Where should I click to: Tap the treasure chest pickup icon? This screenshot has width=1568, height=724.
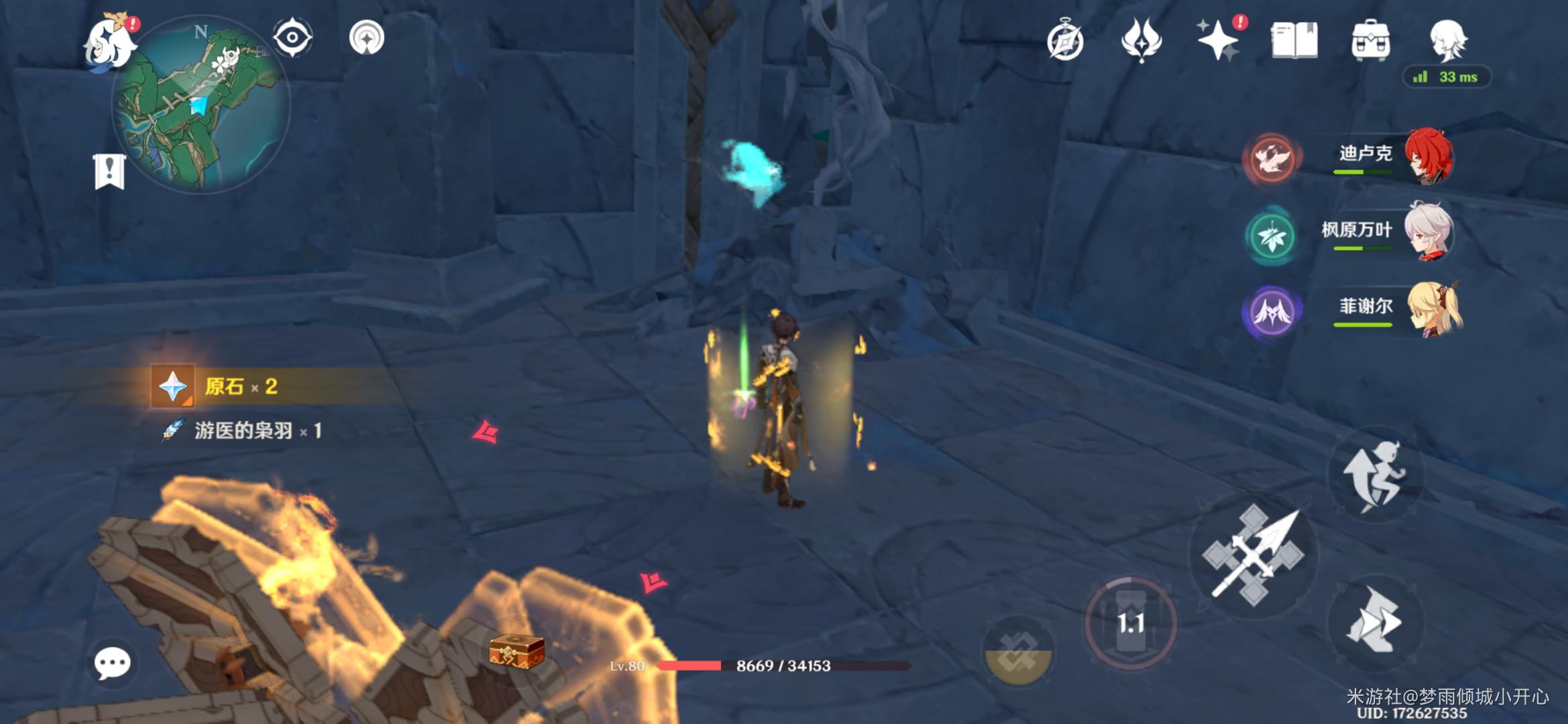(516, 650)
